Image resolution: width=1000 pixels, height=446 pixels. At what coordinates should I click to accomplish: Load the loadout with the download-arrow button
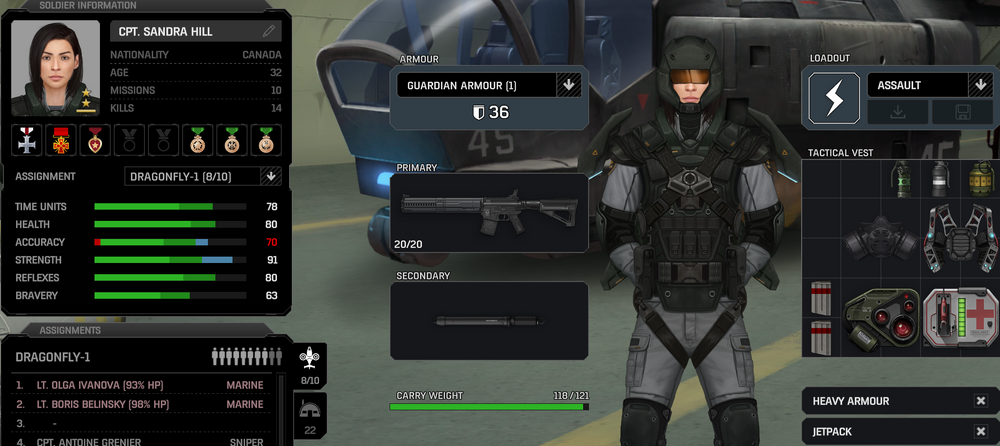897,112
